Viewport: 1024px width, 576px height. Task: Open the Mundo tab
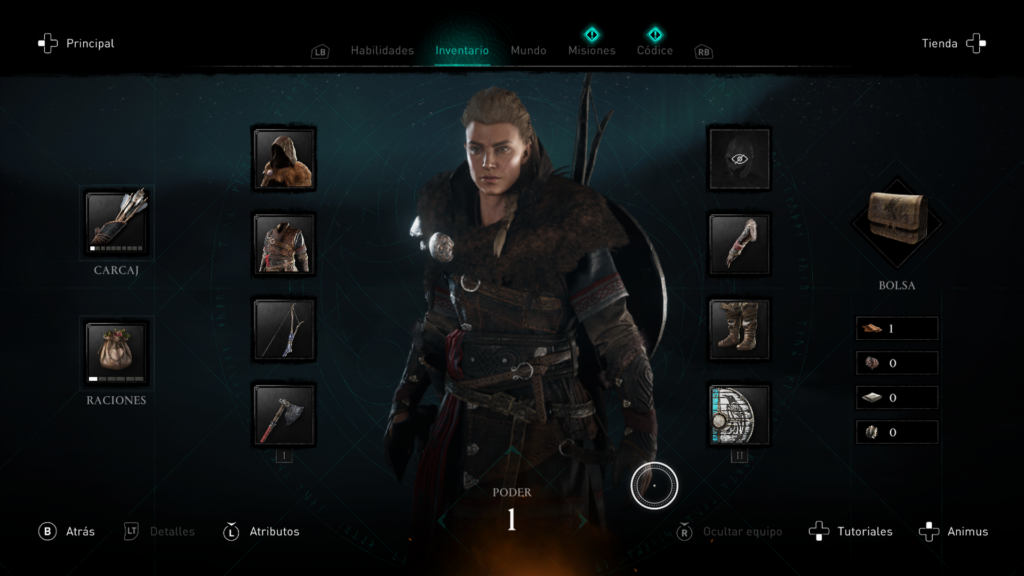[528, 50]
